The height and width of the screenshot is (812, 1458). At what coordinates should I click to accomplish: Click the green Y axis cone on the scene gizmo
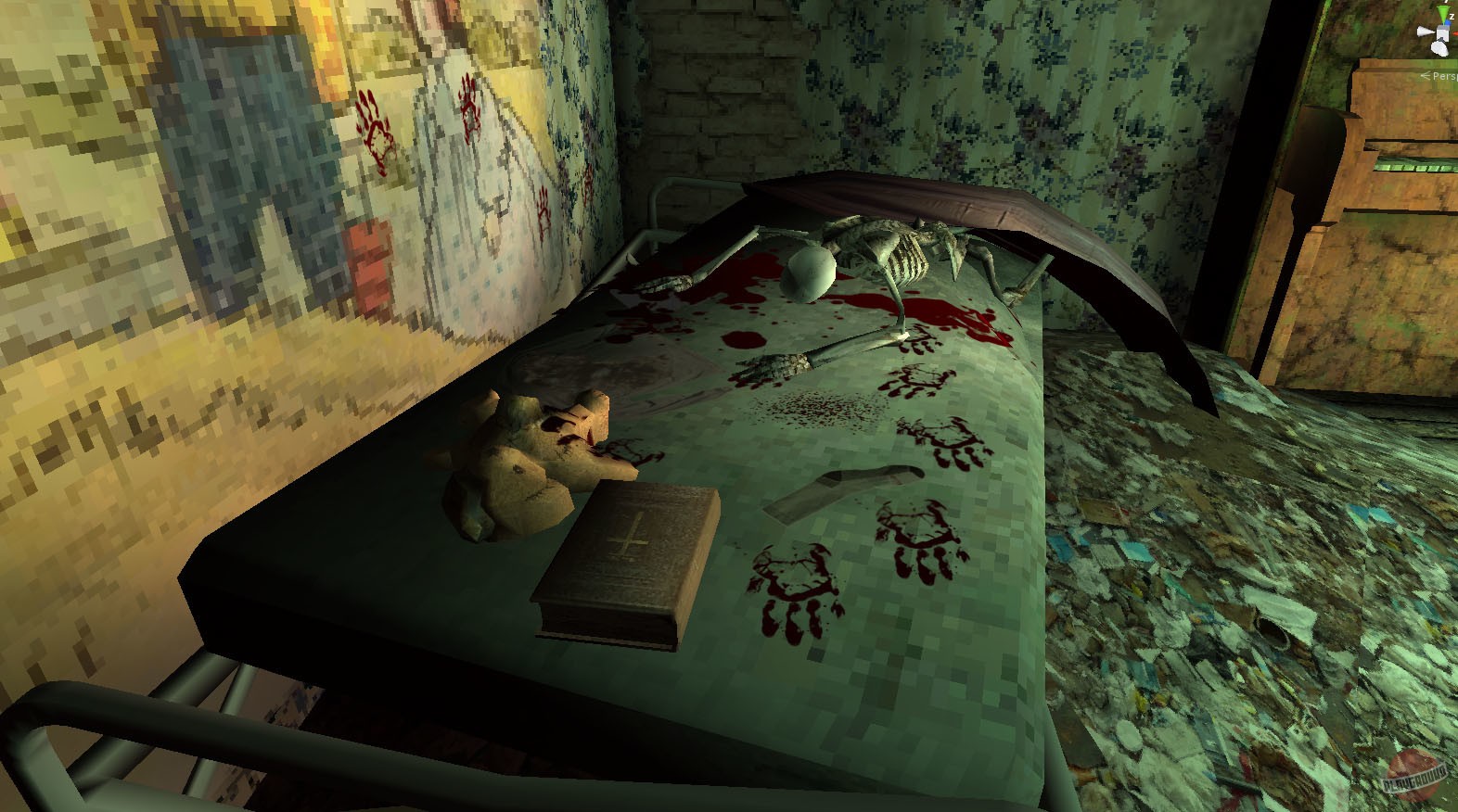1441,12
